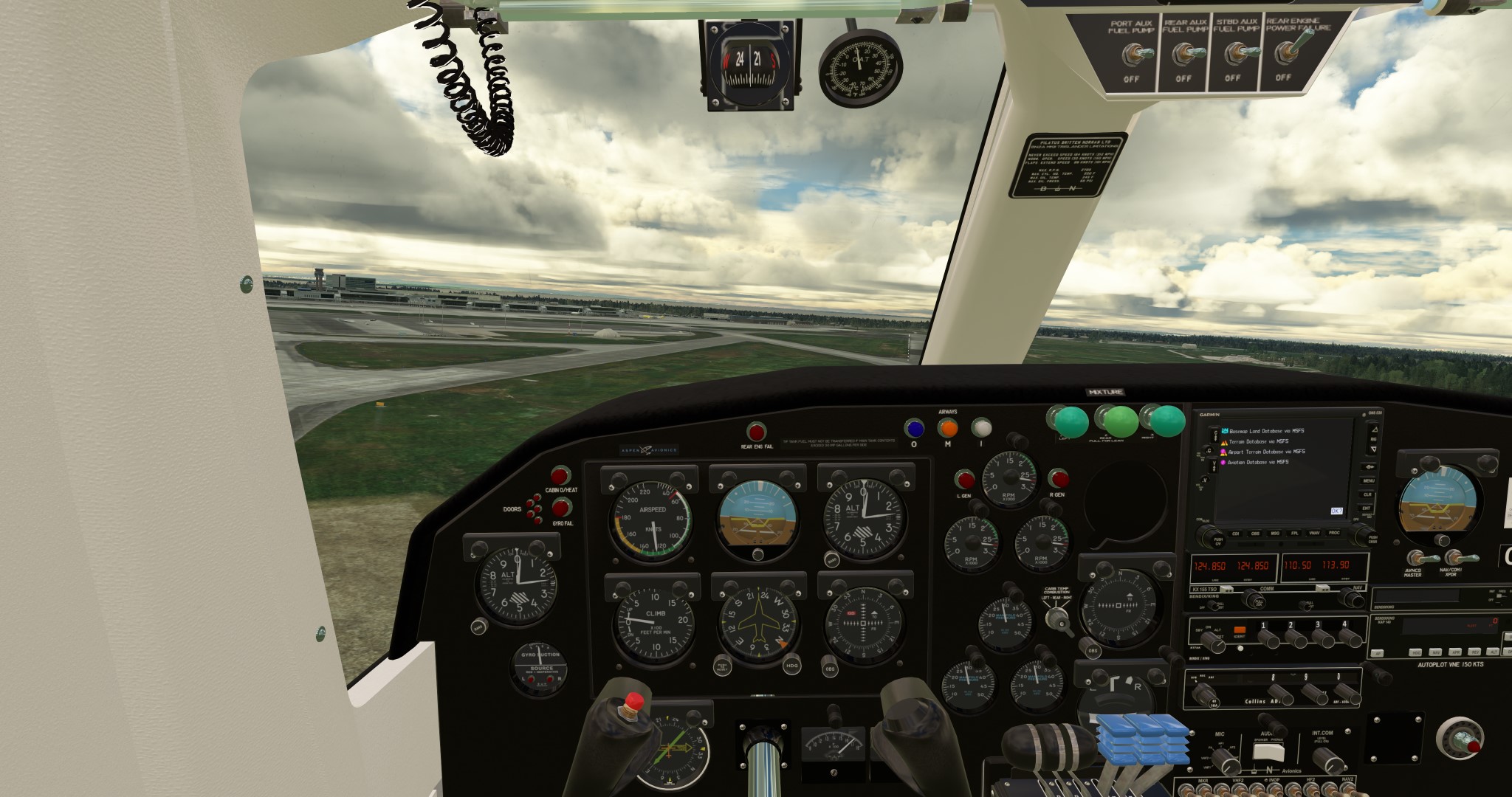Click the Garmin OBS button
Screen dimensions: 1512x797
tap(1254, 533)
